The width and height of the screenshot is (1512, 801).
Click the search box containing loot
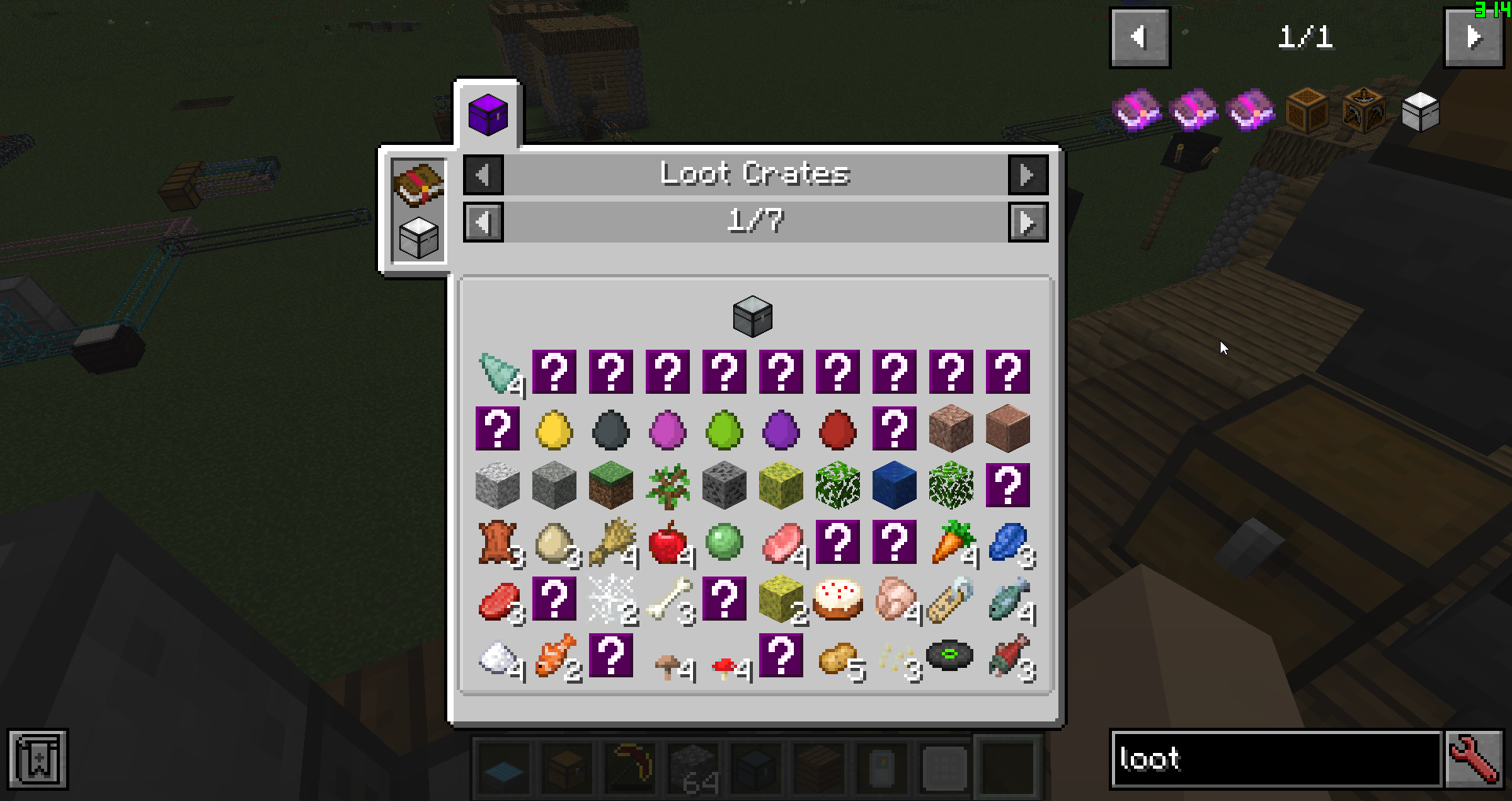point(1276,759)
